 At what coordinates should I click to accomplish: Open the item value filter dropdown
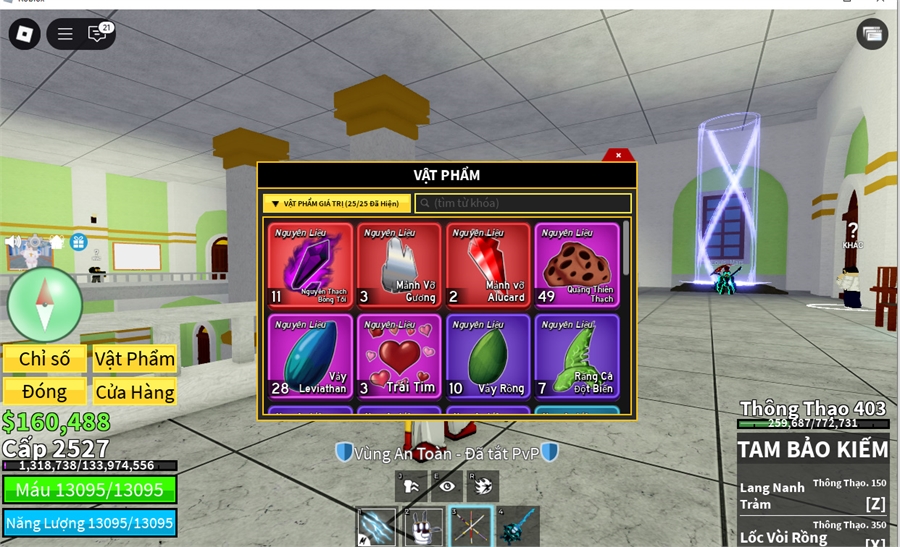(336, 204)
